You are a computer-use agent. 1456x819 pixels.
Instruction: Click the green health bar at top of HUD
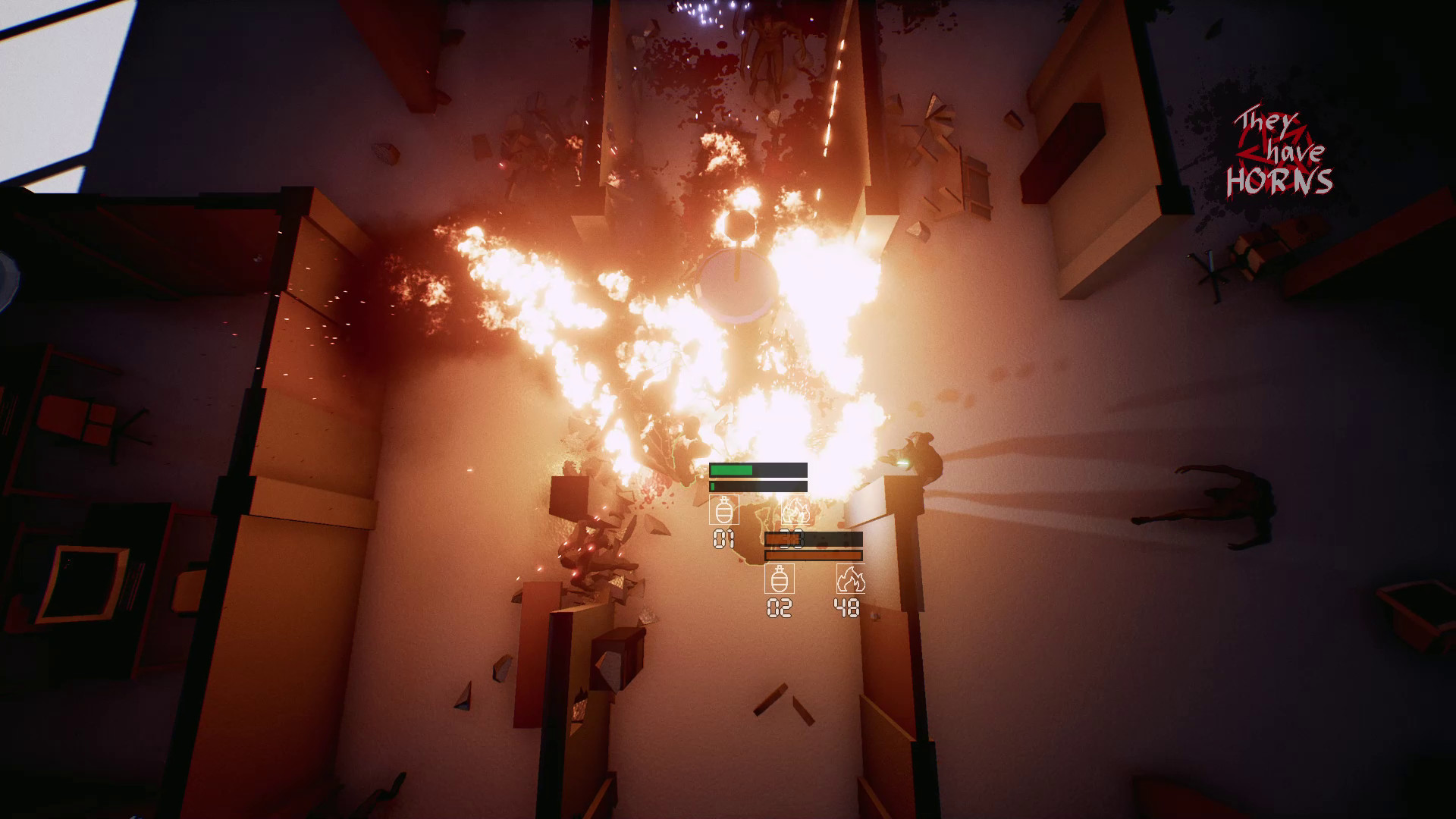pos(730,469)
